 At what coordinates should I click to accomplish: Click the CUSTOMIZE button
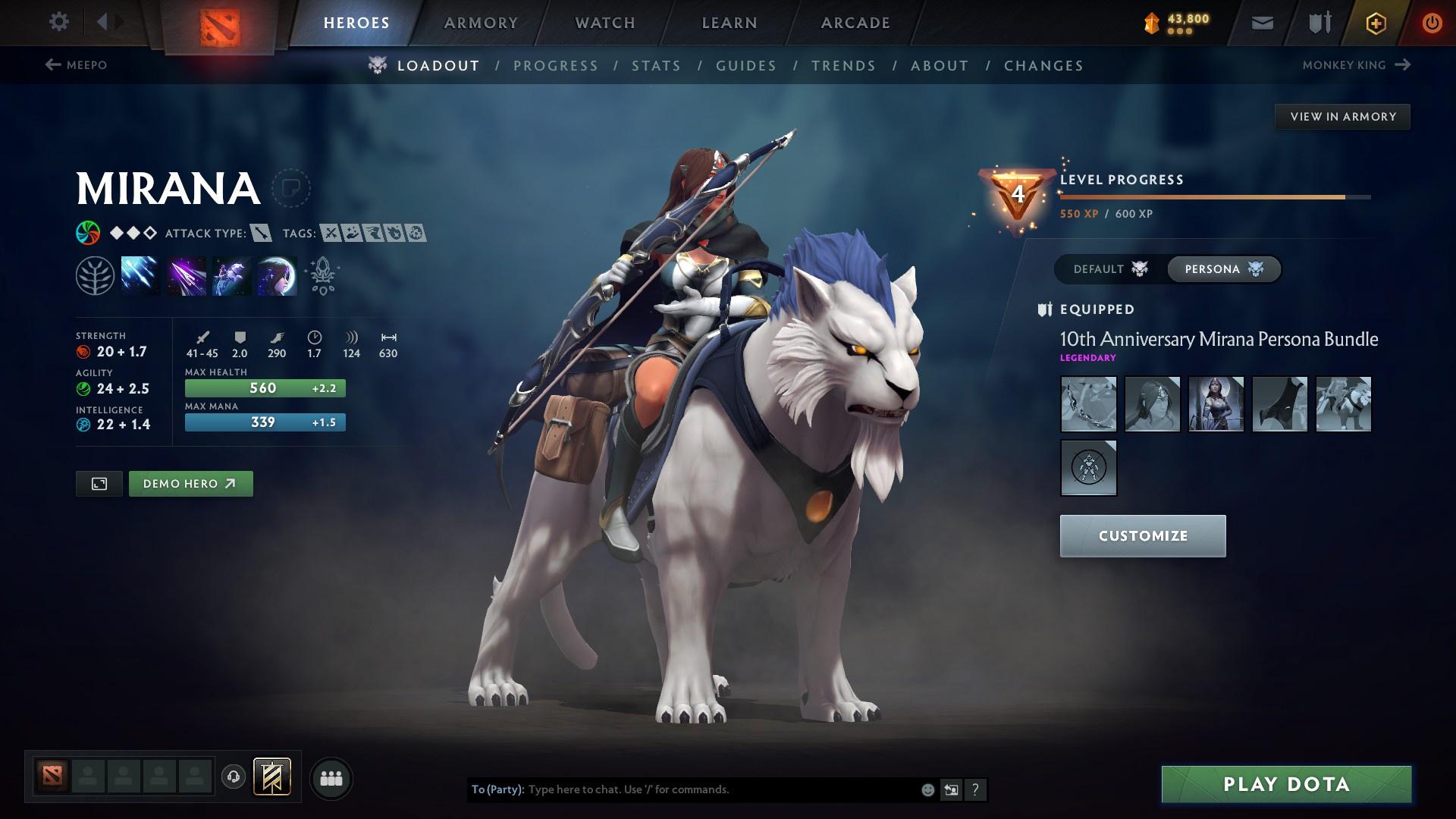coord(1142,535)
